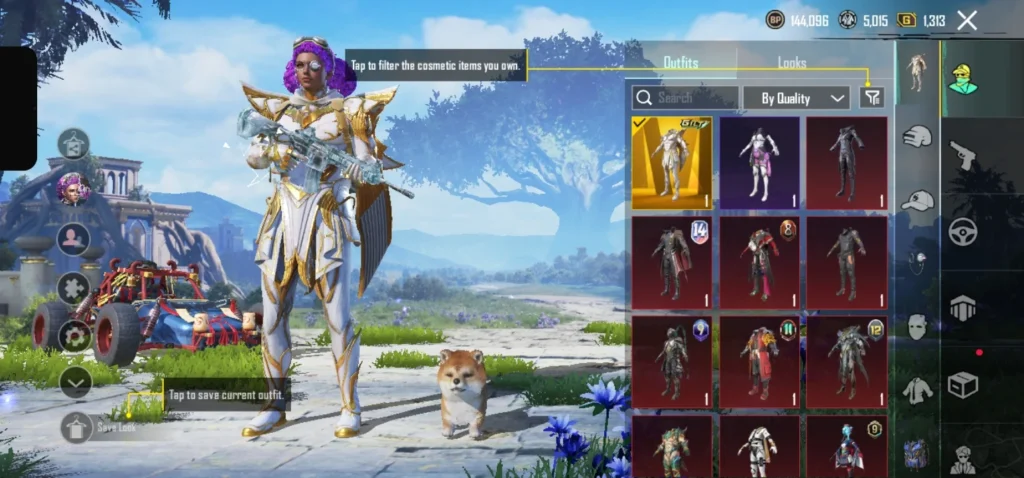Screen dimensions: 1024x478
Task: Choose the pink and white outfit
Action: tap(759, 163)
